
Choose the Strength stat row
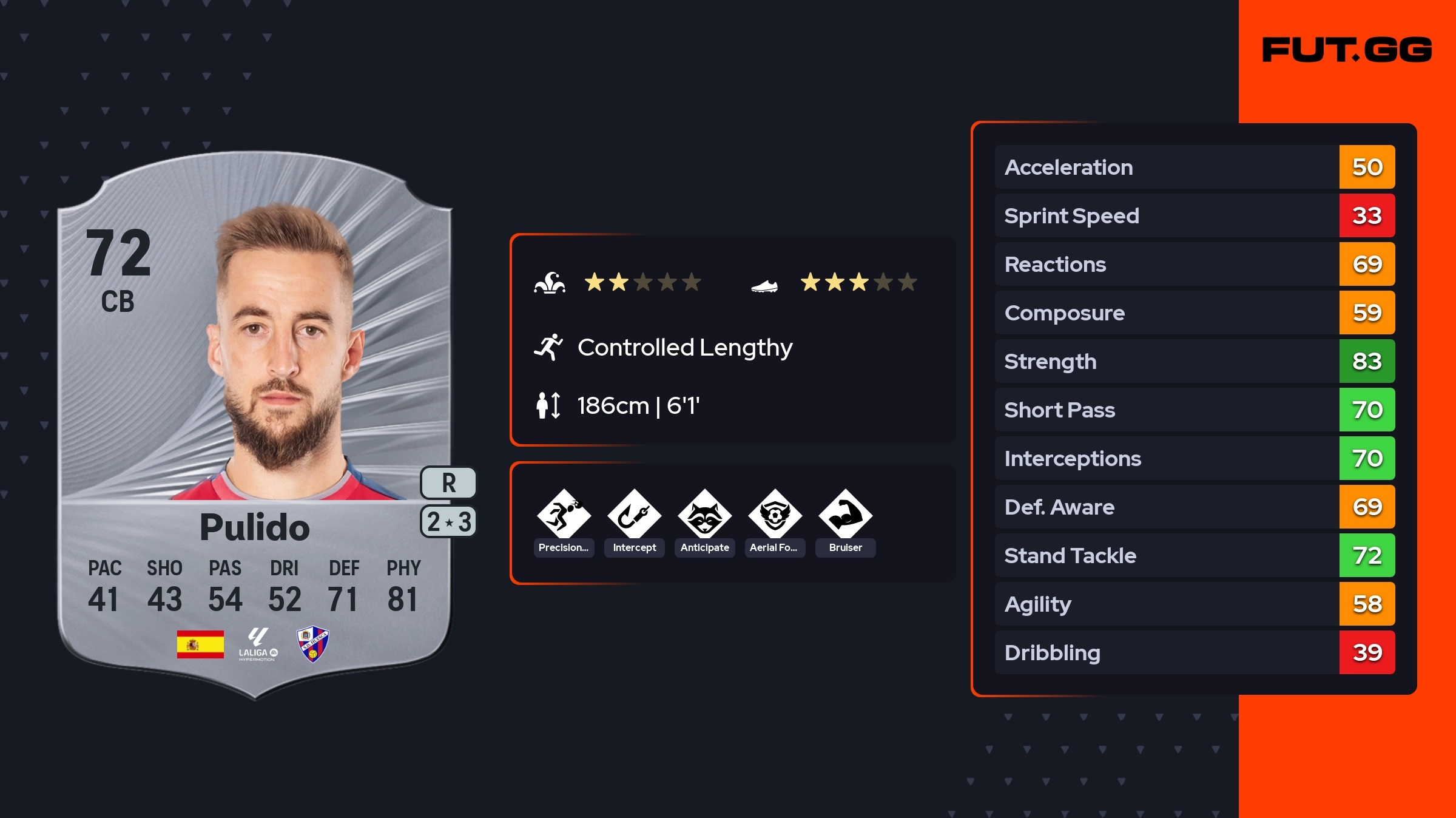[1194, 361]
